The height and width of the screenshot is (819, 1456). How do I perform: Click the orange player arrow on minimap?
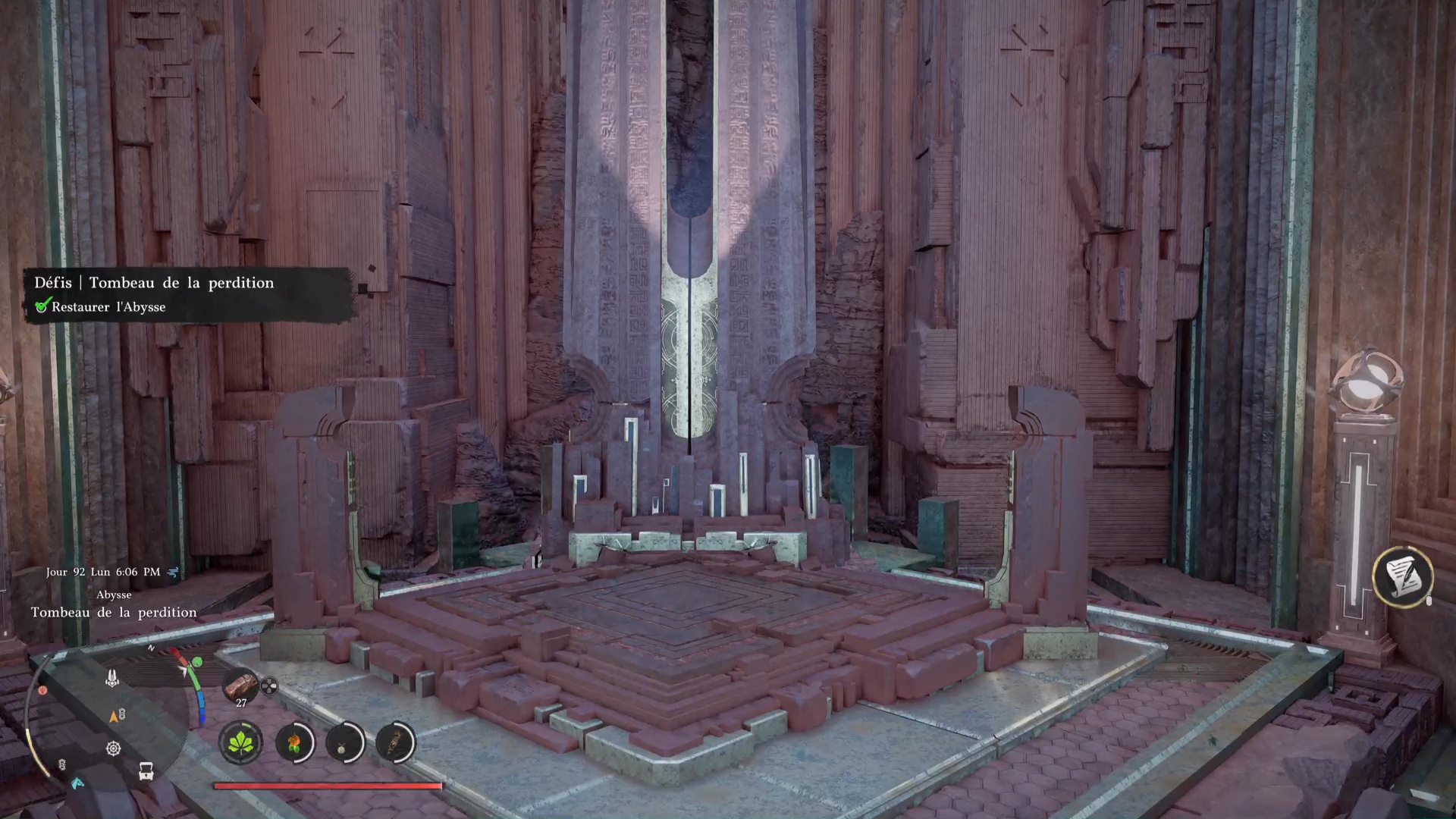[114, 716]
